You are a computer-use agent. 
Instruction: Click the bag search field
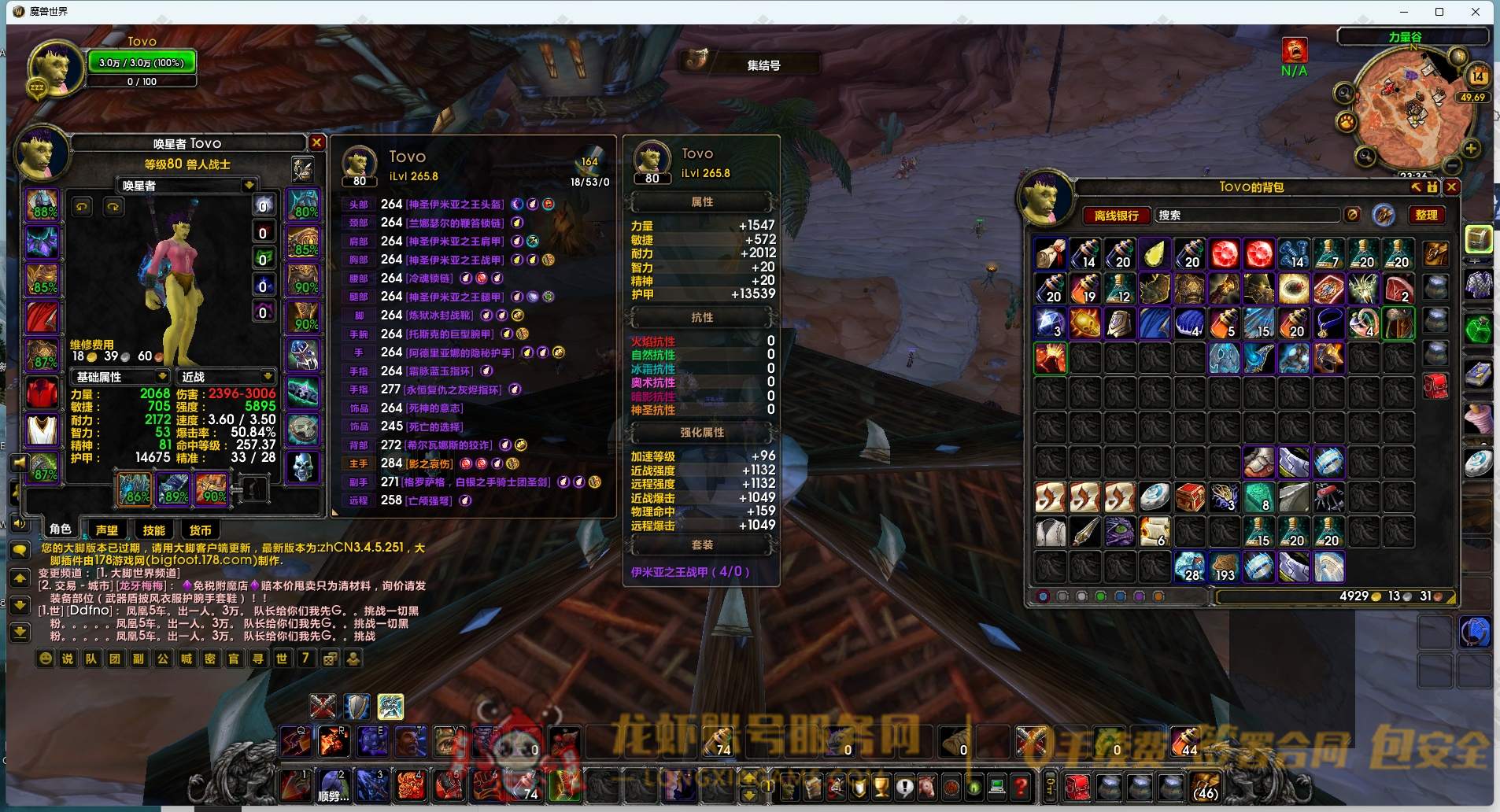click(x=1247, y=215)
